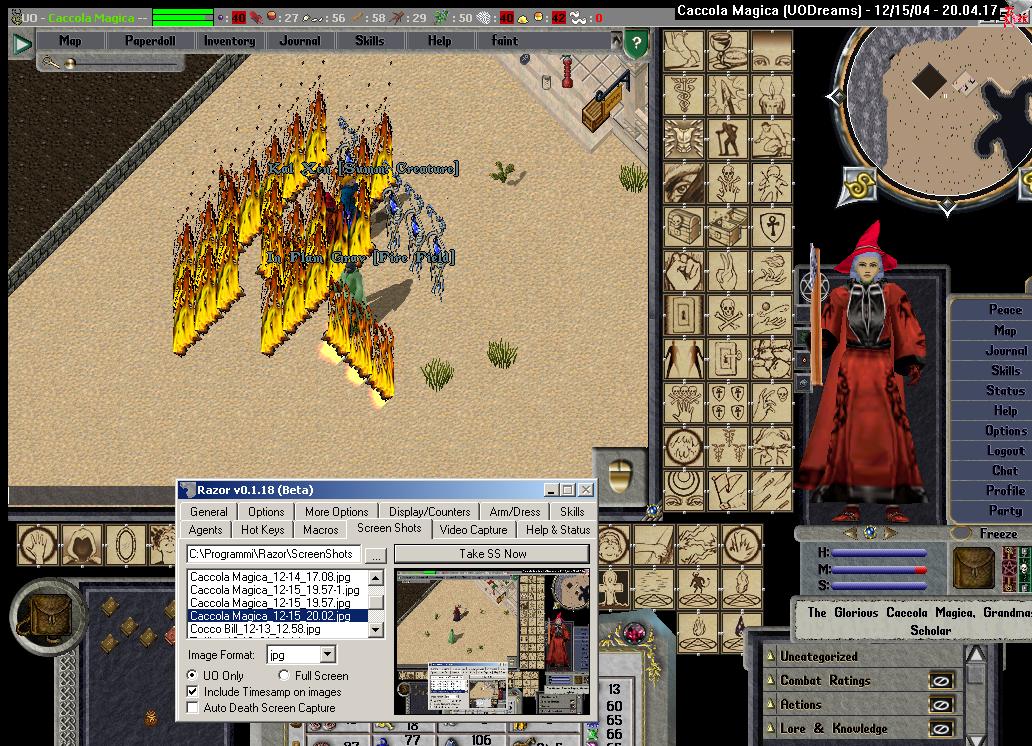
Task: Switch to Razor's Hot Keys tab
Action: (x=262, y=530)
